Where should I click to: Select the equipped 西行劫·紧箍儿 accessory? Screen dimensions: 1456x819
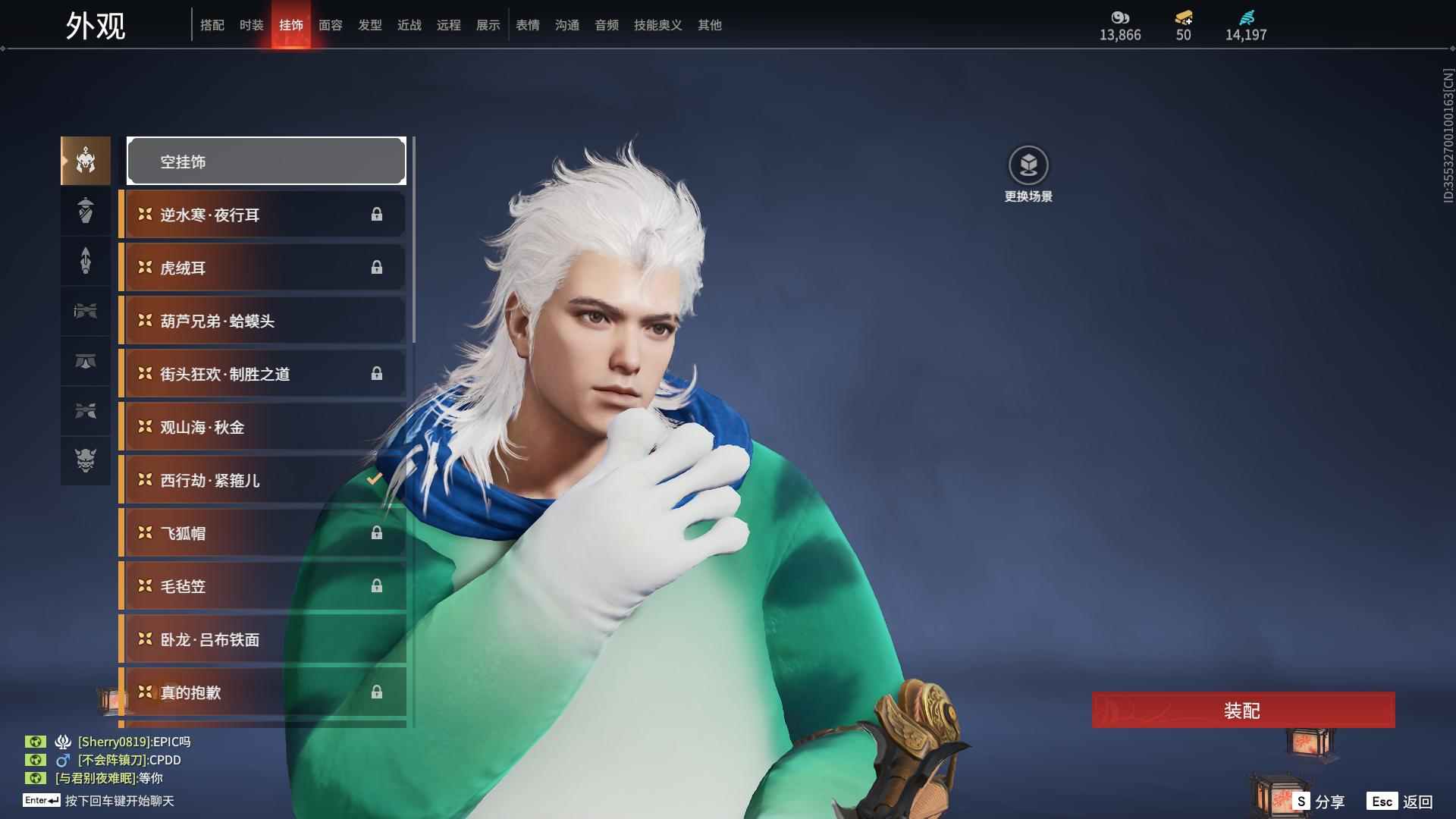pos(262,480)
